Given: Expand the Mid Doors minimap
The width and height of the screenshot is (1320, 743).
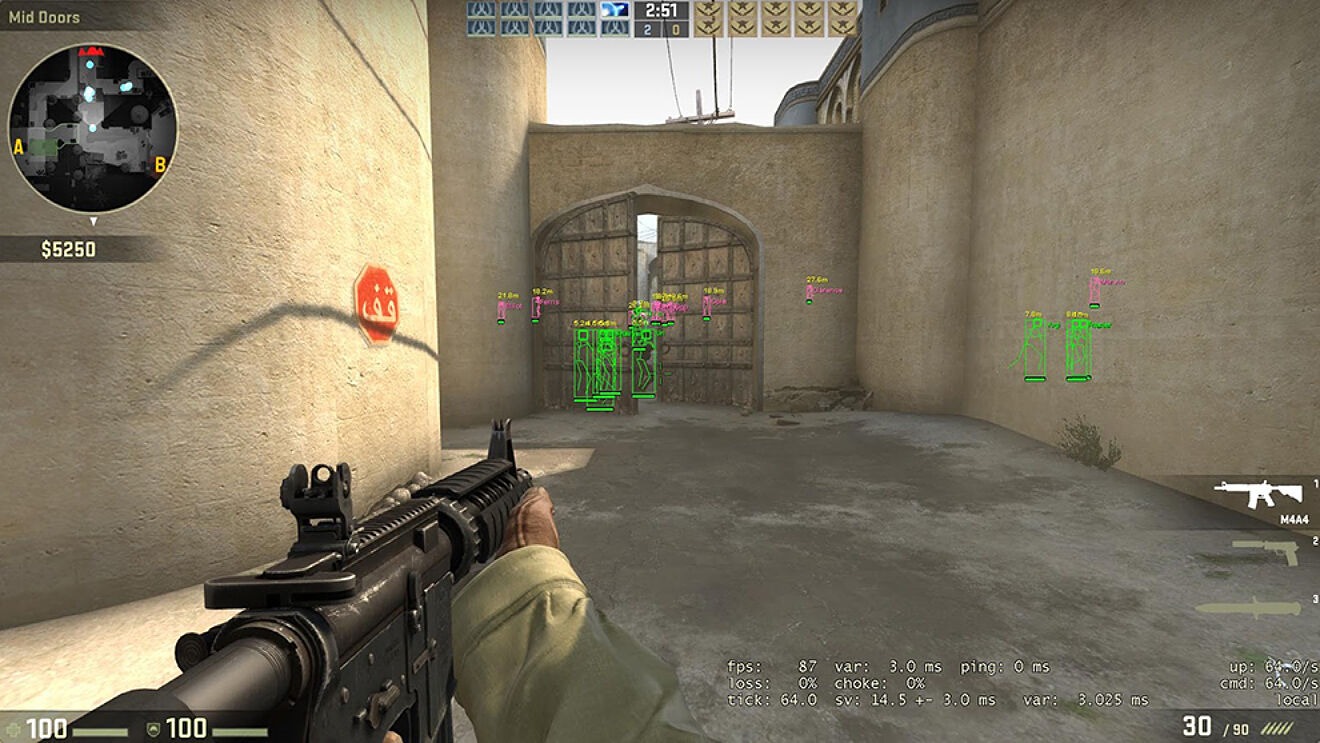Looking at the screenshot, I should point(95,125).
